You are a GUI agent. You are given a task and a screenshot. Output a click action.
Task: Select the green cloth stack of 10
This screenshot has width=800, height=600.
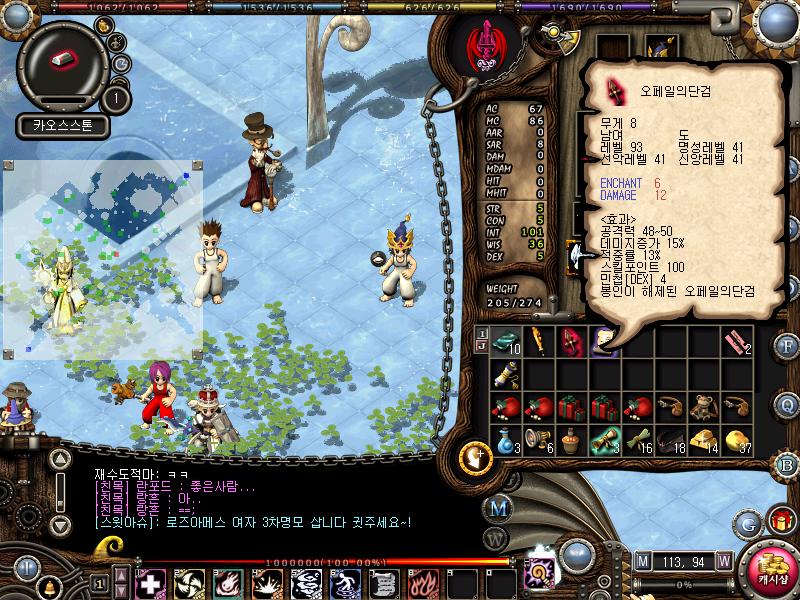point(508,341)
